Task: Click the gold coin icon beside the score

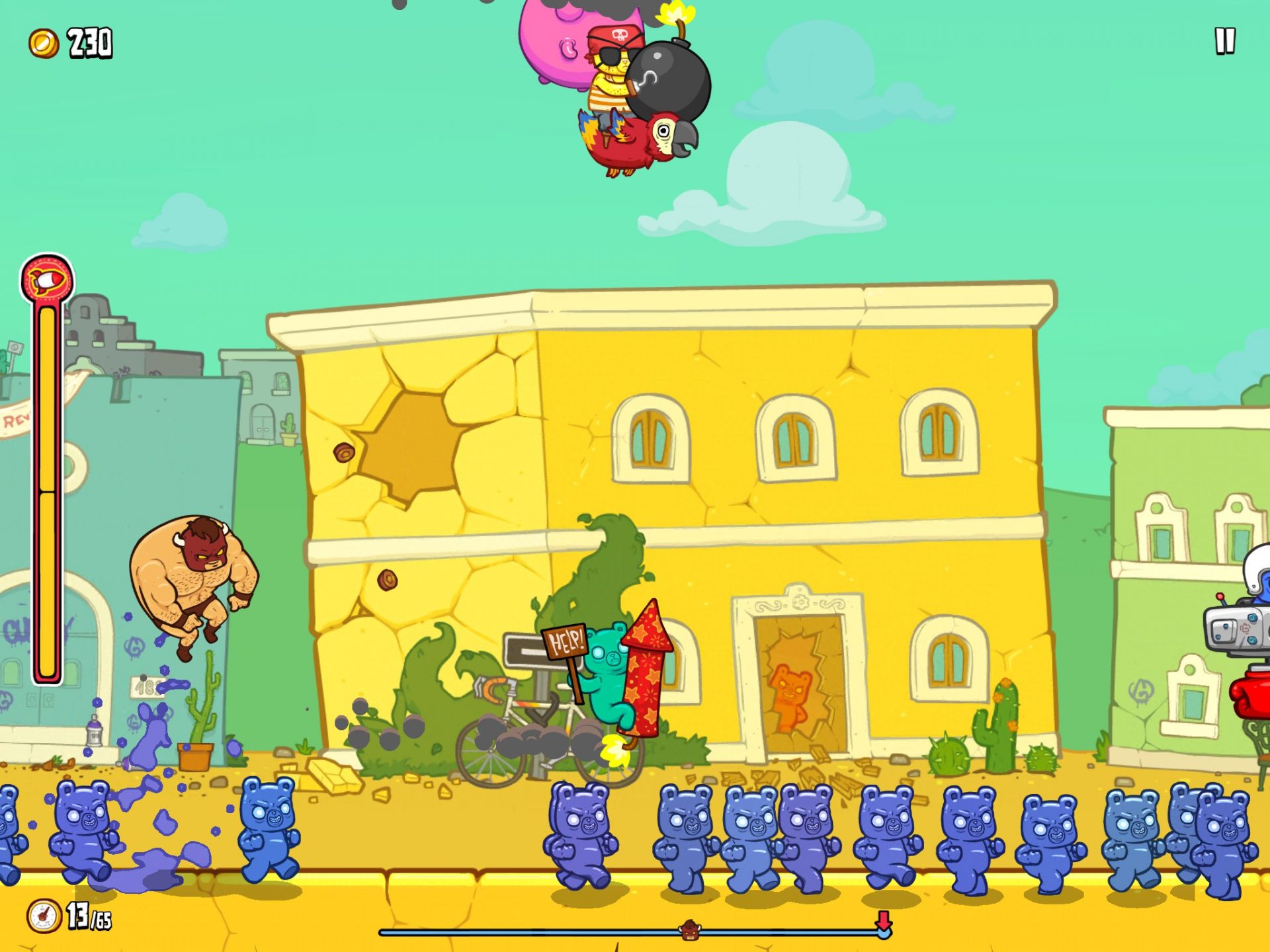Action: tap(41, 42)
